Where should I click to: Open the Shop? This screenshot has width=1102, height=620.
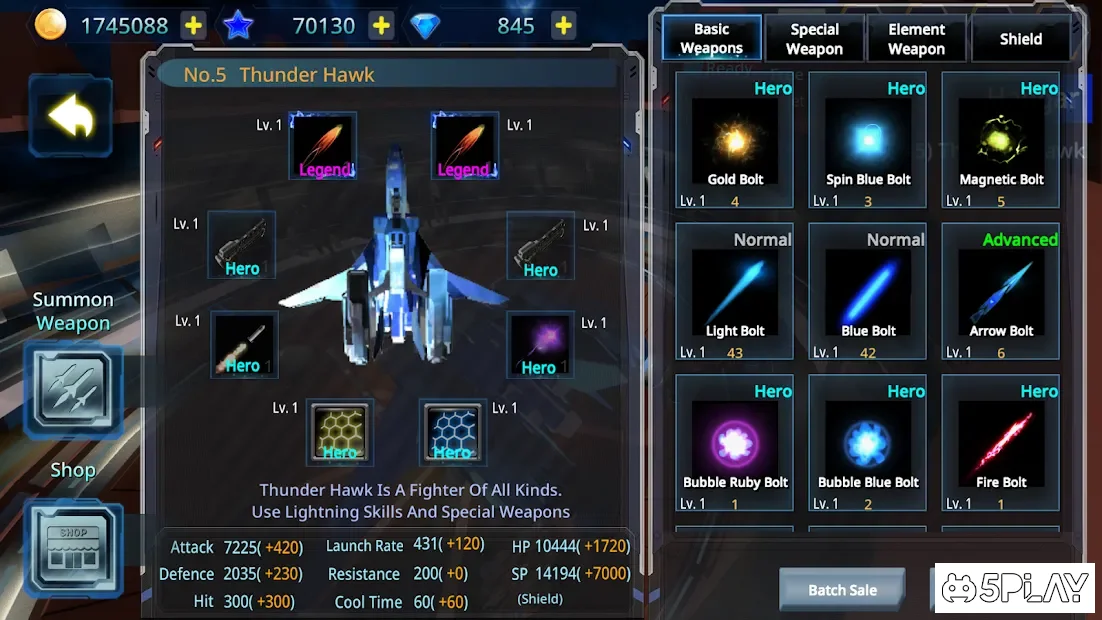click(x=73, y=548)
